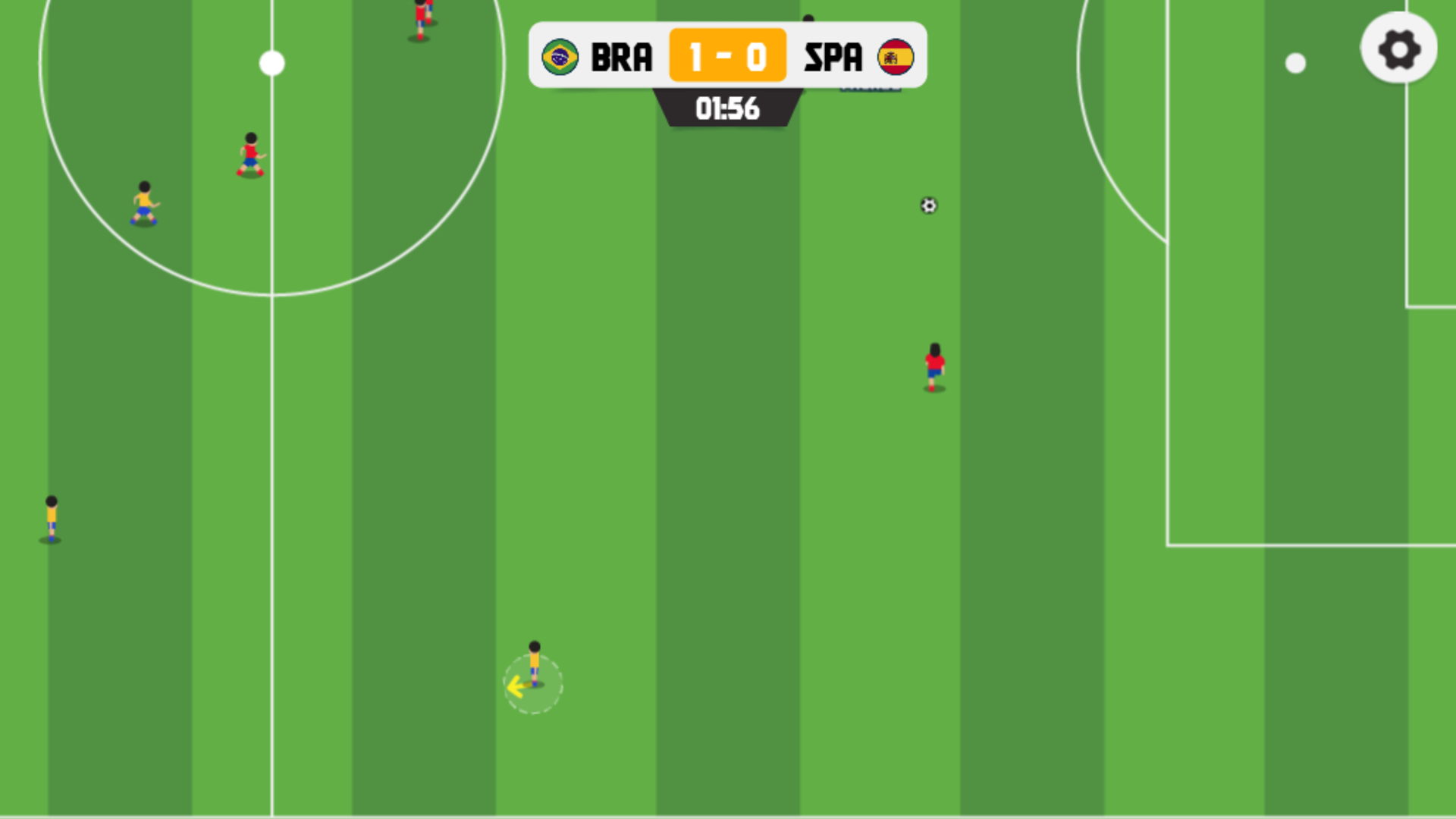The height and width of the screenshot is (819, 1456).
Task: Click the Brazil player in the center circle
Action: [x=144, y=205]
